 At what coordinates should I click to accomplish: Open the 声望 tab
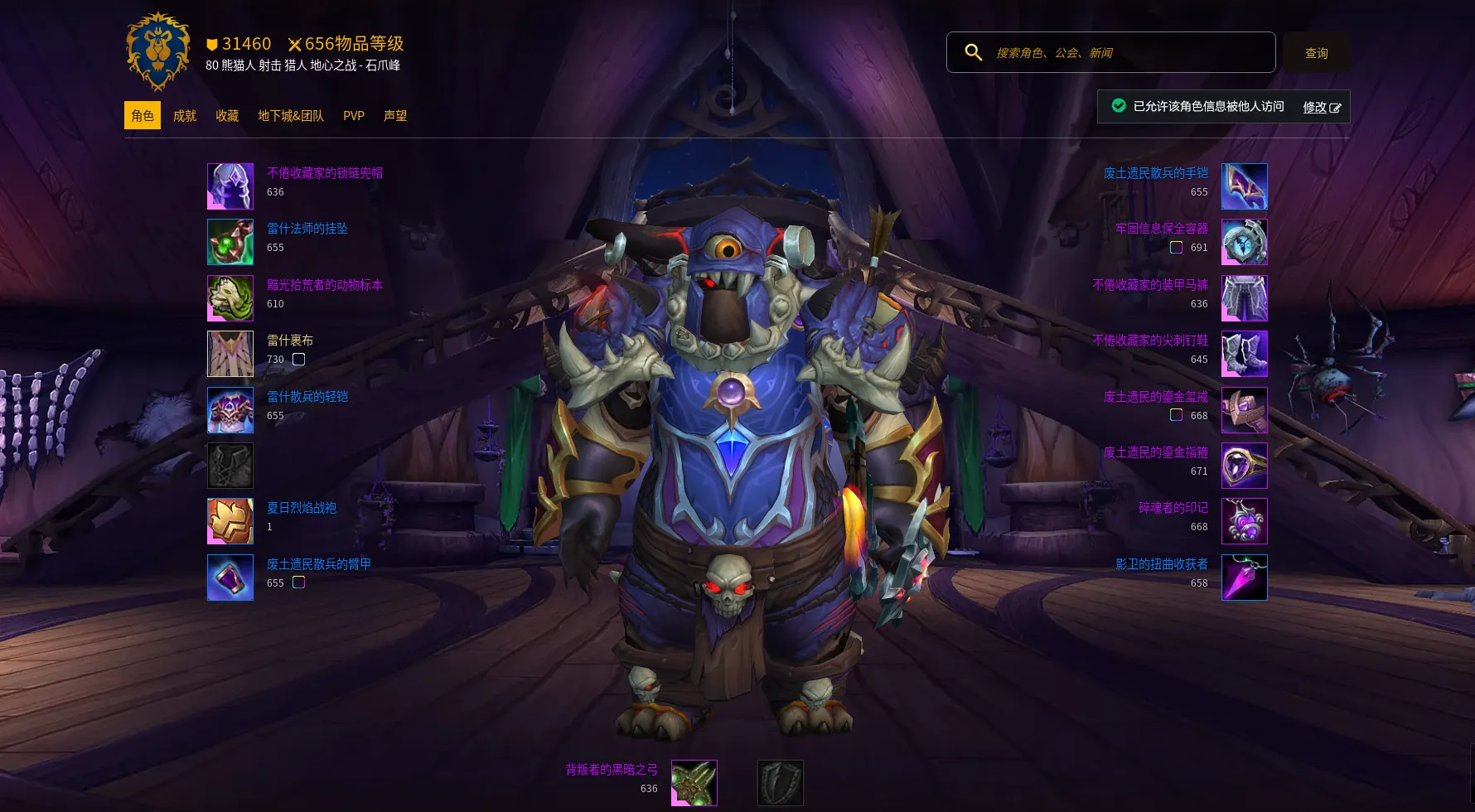(x=395, y=116)
